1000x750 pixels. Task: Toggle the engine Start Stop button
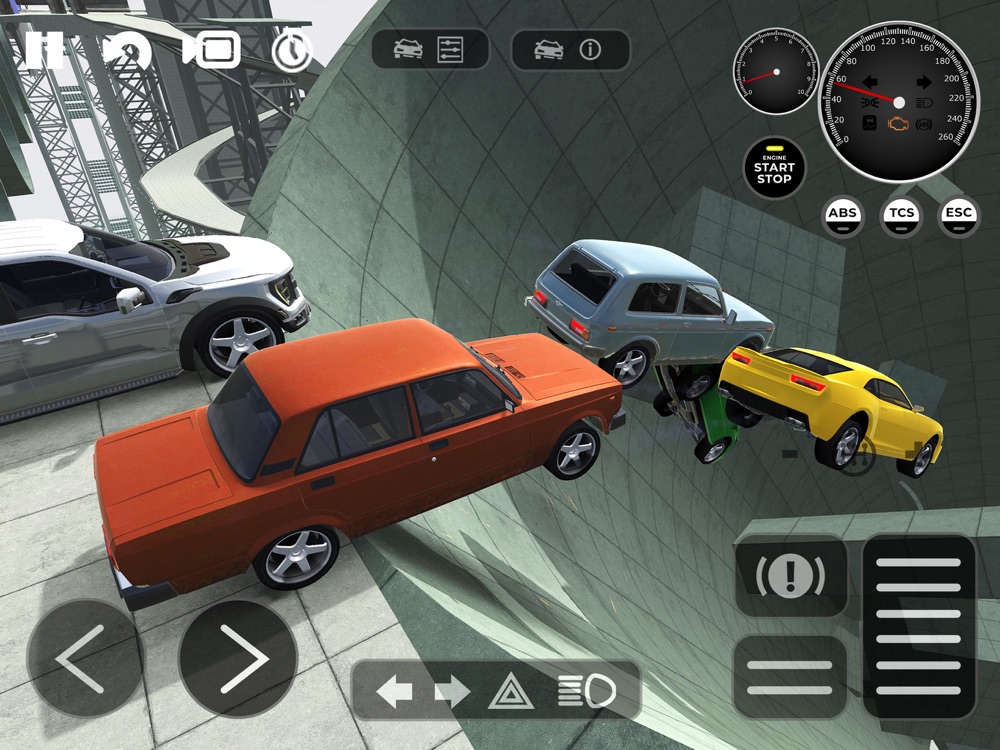point(774,168)
